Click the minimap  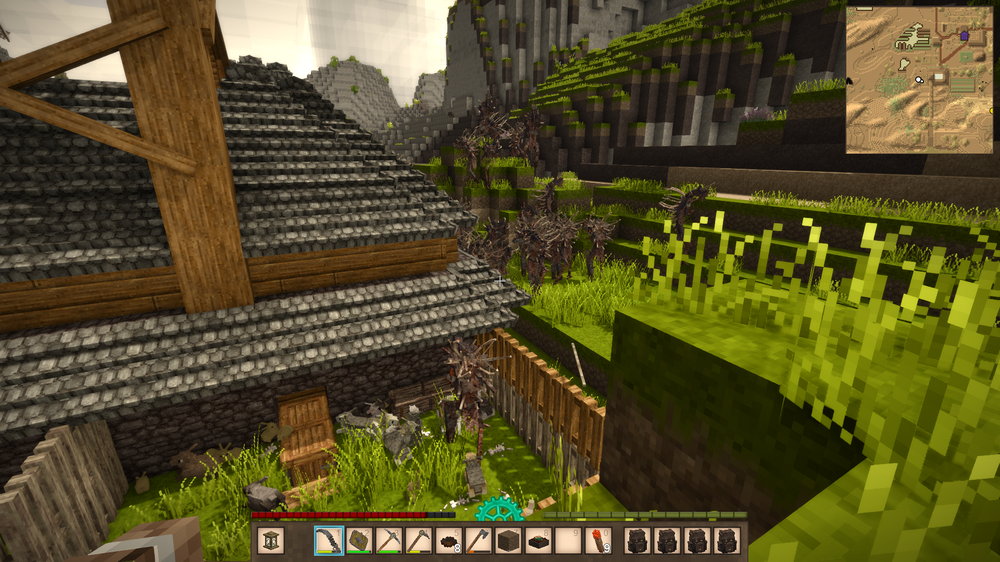click(x=920, y=80)
